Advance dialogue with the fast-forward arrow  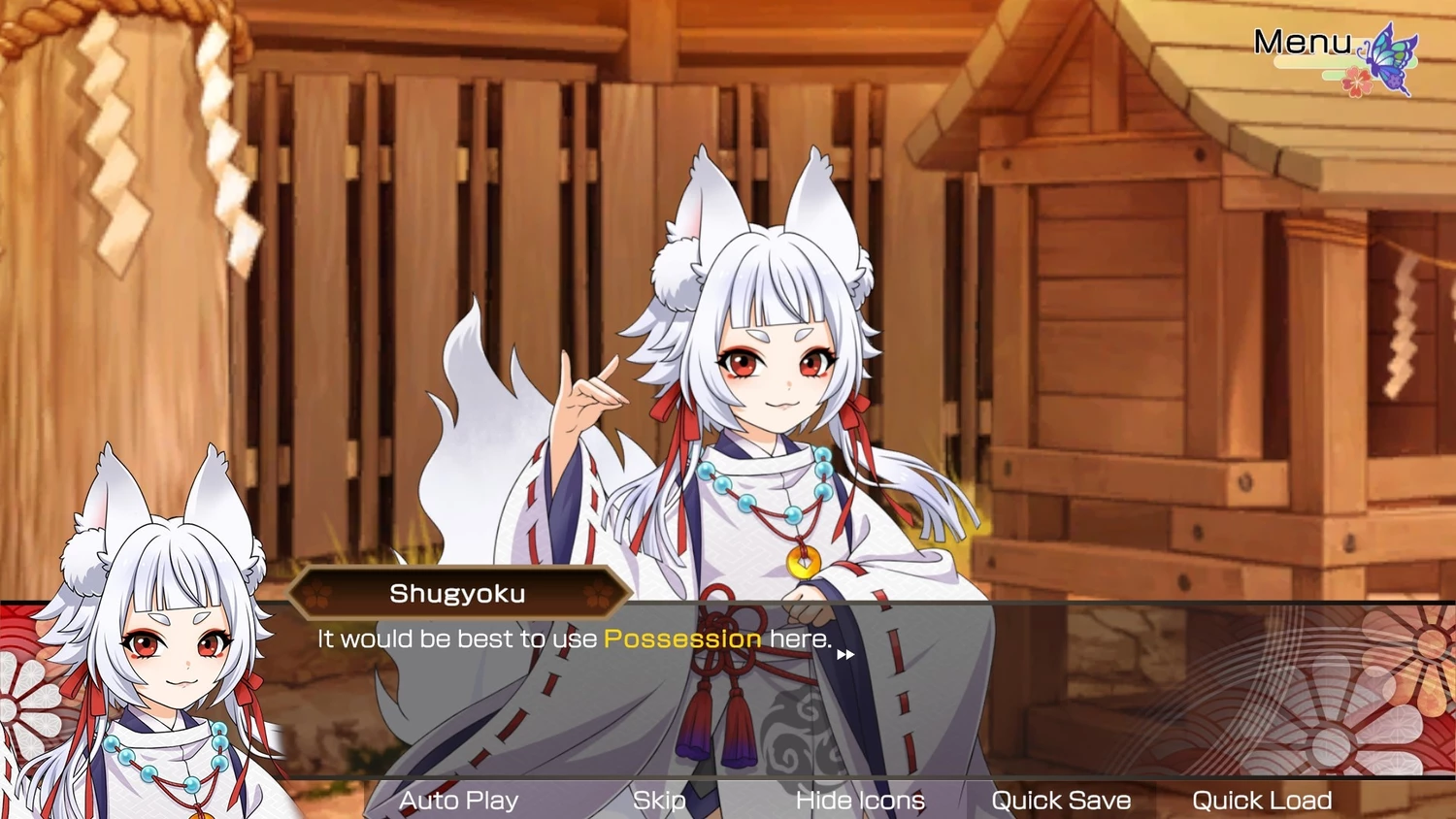[845, 655]
